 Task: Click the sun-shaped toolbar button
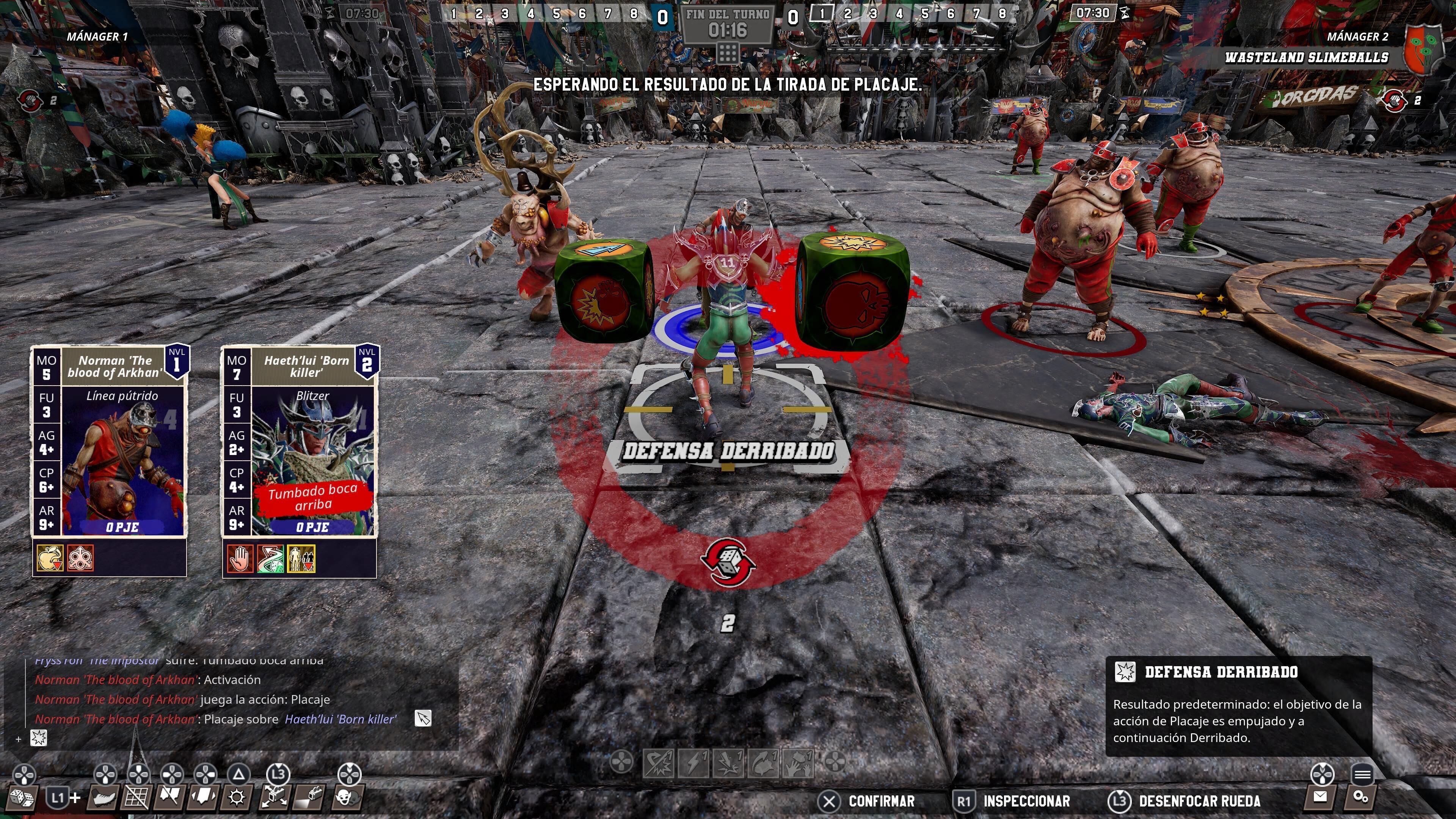[237, 798]
